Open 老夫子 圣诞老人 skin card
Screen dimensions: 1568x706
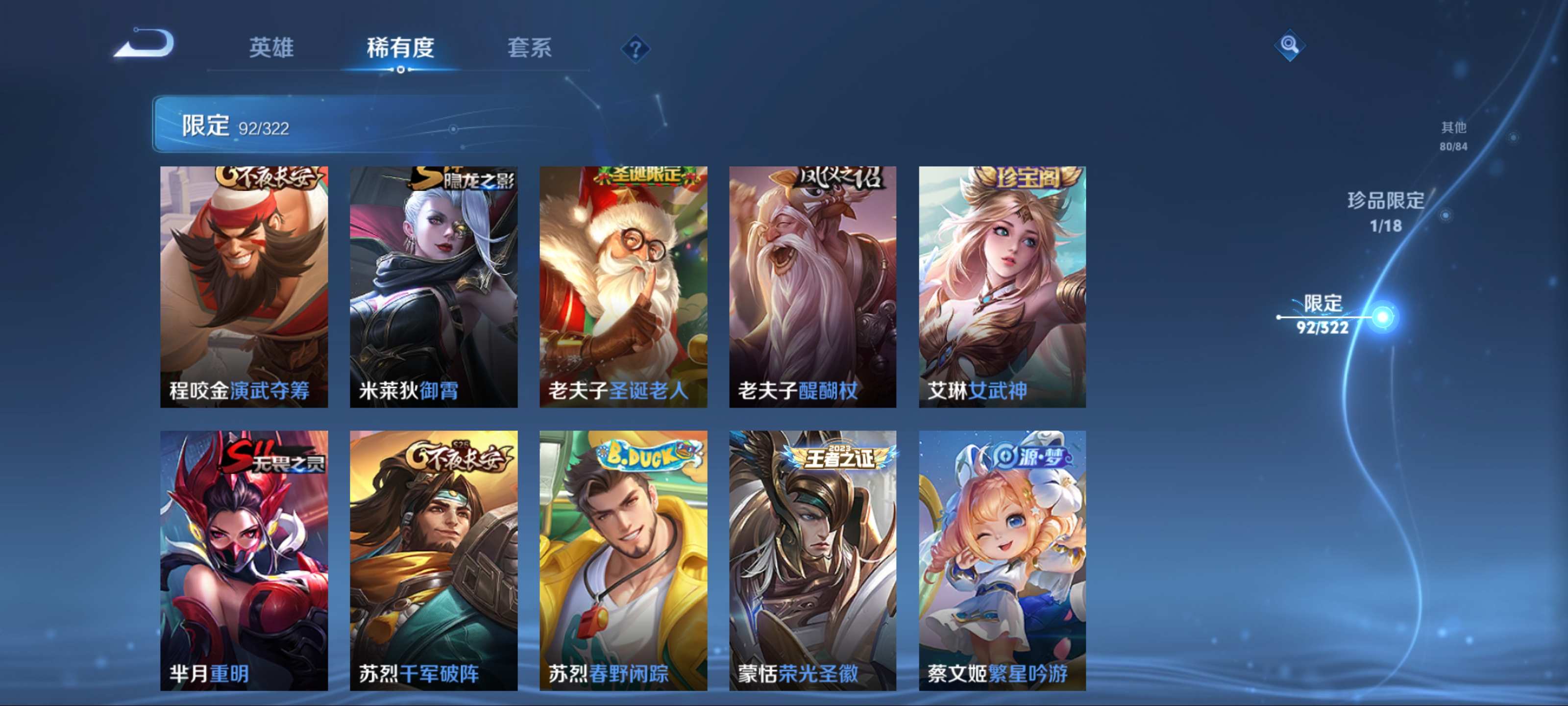tap(623, 286)
